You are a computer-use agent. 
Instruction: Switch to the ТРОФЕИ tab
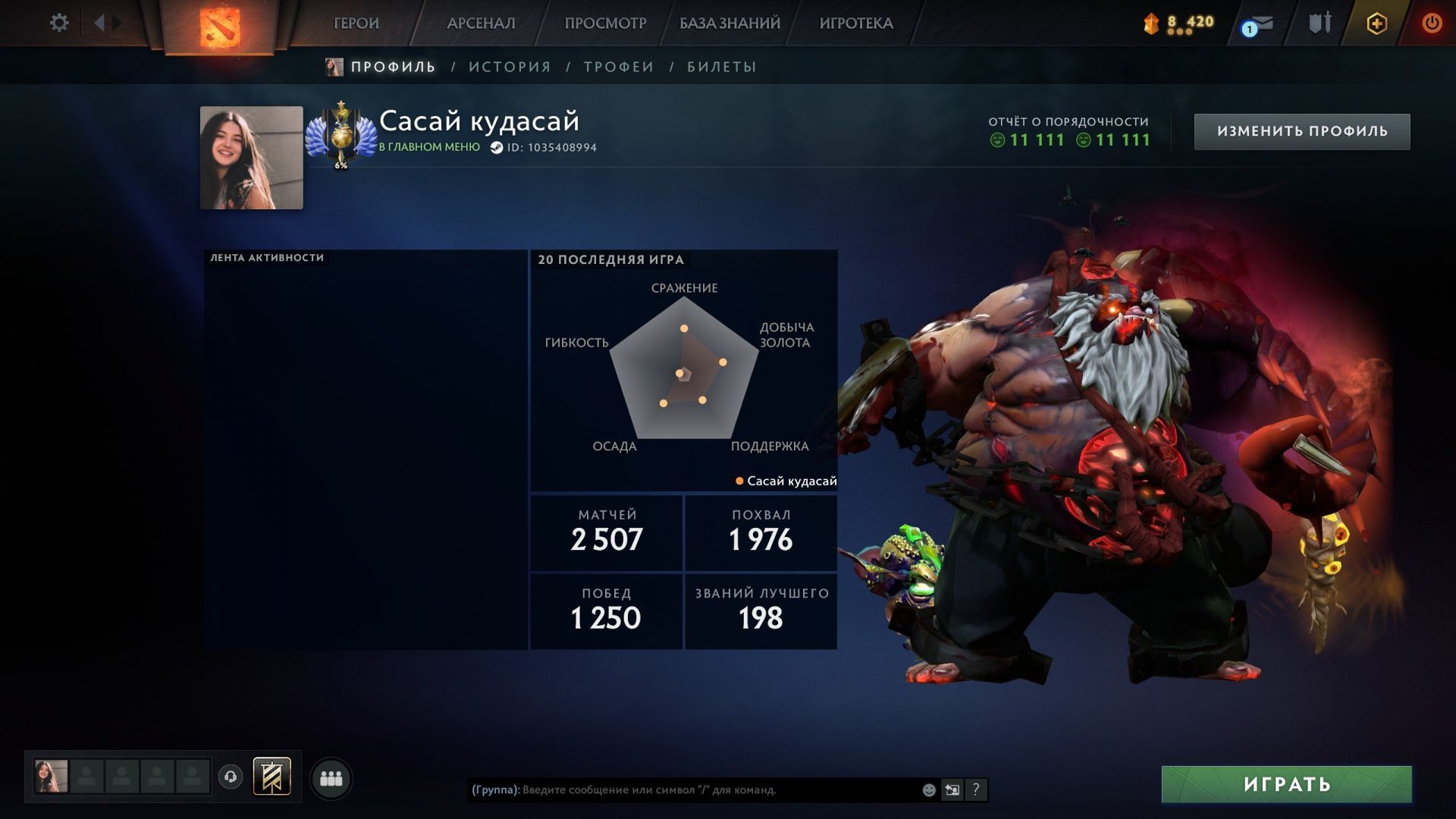coord(619,67)
